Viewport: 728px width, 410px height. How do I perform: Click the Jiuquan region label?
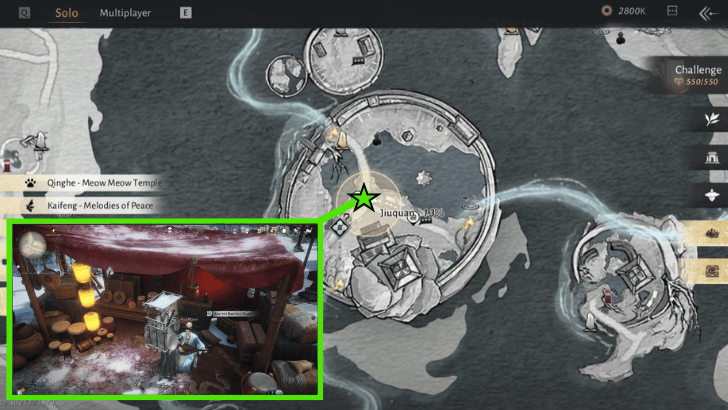tap(397, 213)
